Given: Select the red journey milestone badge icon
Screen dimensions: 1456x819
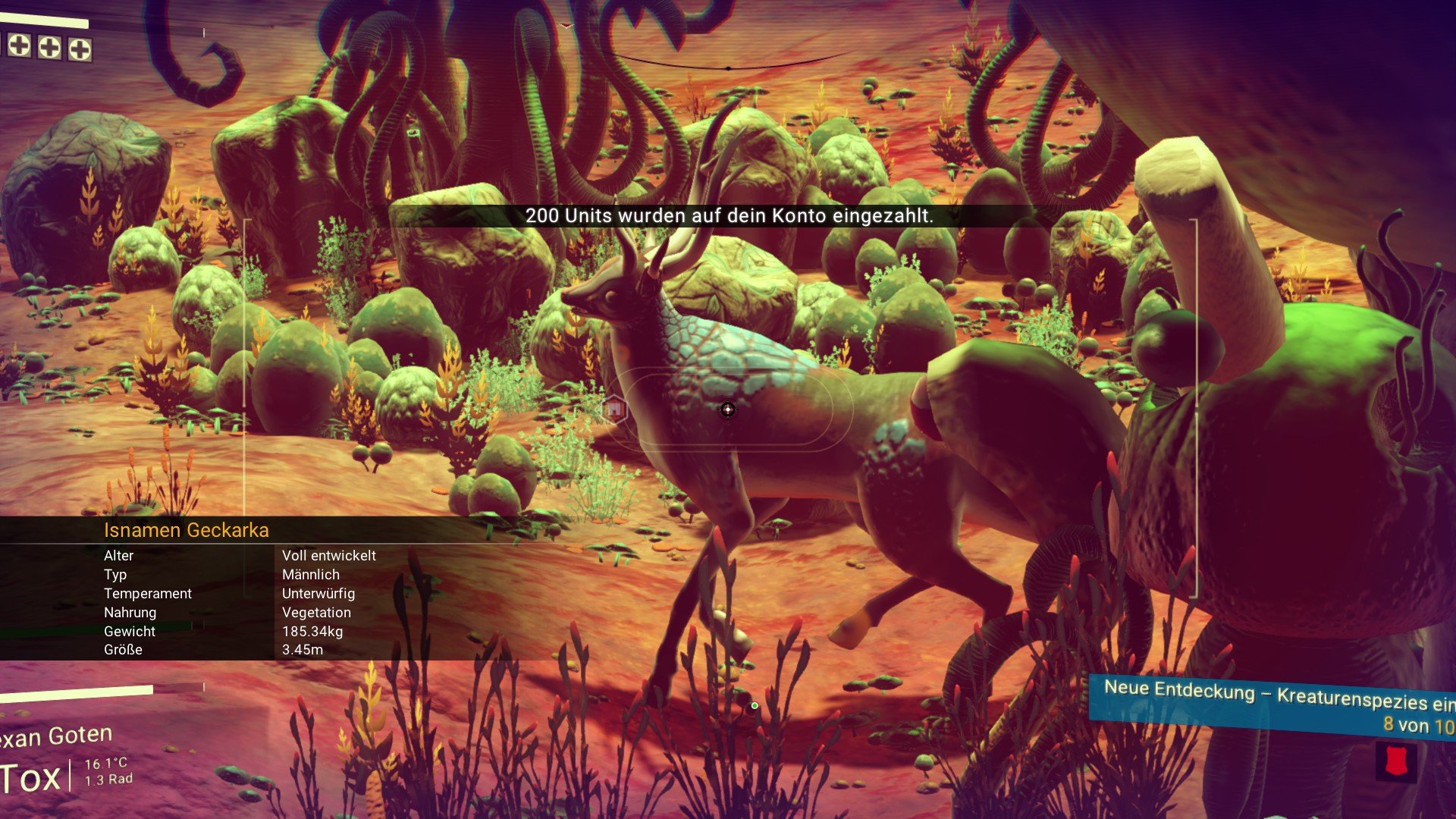Looking at the screenshot, I should (x=1396, y=761).
